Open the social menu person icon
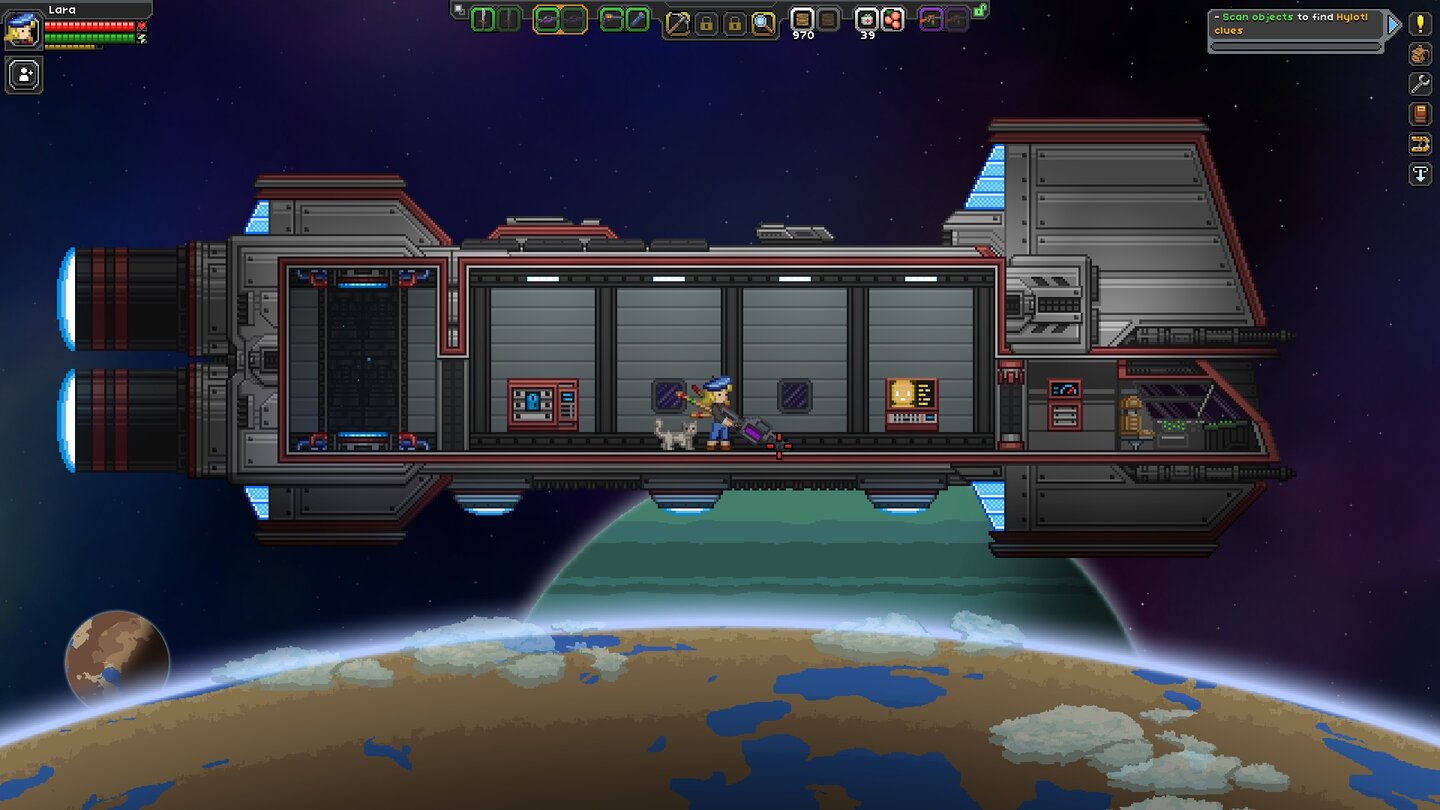Screen dimensions: 1440x810 23,74
